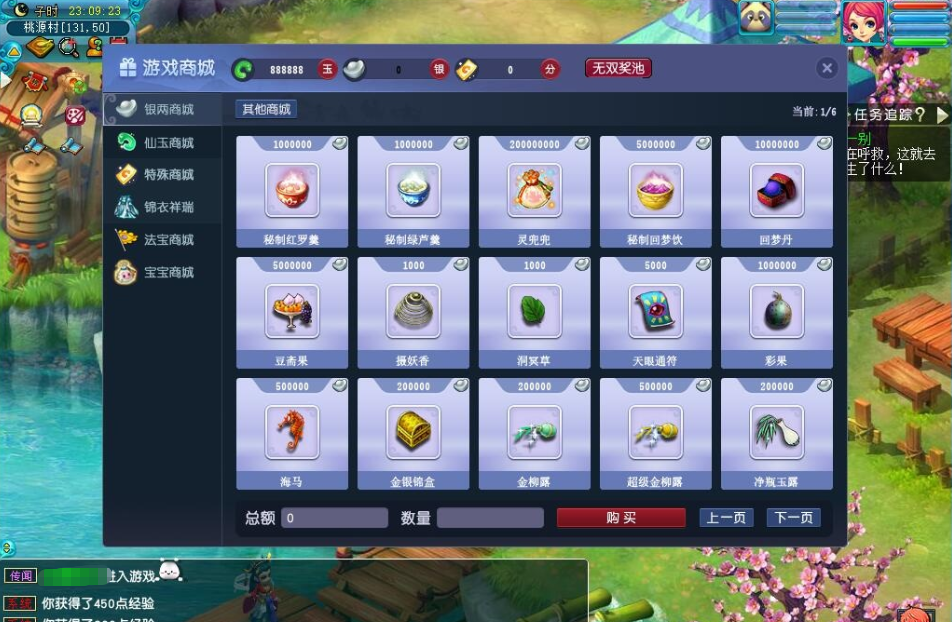Return to previous page with 上一页
The height and width of the screenshot is (622, 952).
pos(726,518)
